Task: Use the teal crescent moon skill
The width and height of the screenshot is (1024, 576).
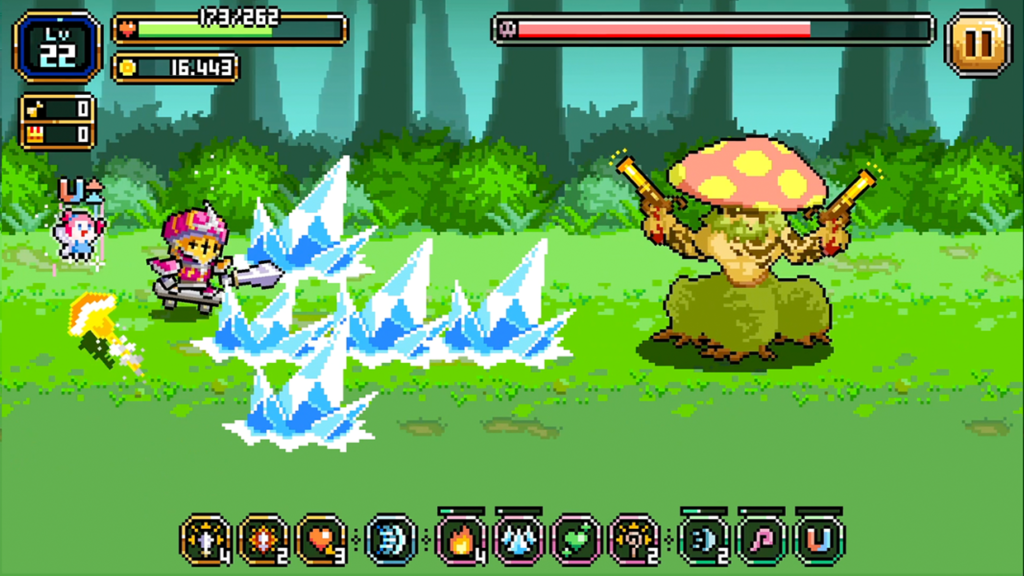Action: [x=704, y=540]
